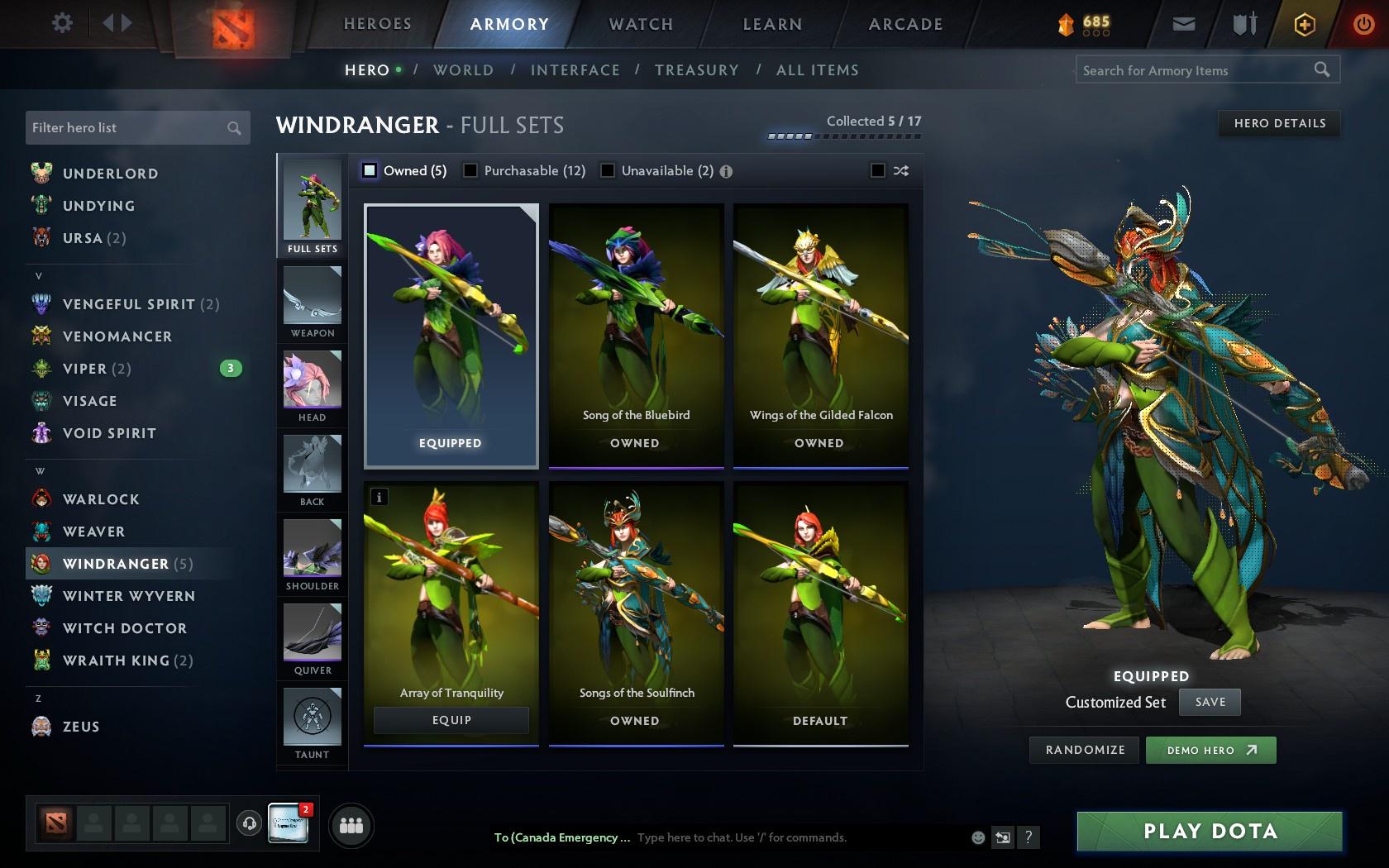Click the friends list icon near bottom
The height and width of the screenshot is (868, 1389).
pyautogui.click(x=351, y=824)
